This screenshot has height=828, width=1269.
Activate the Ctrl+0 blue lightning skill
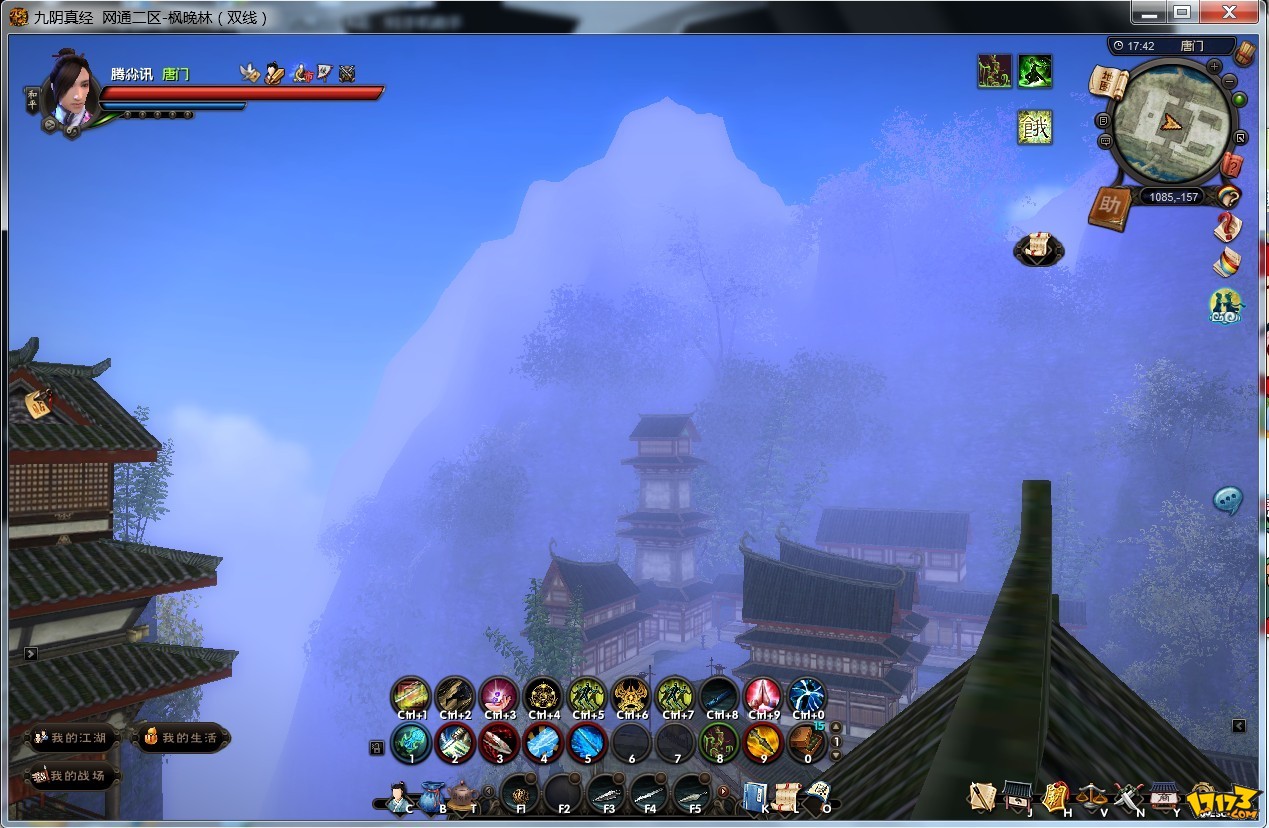807,695
